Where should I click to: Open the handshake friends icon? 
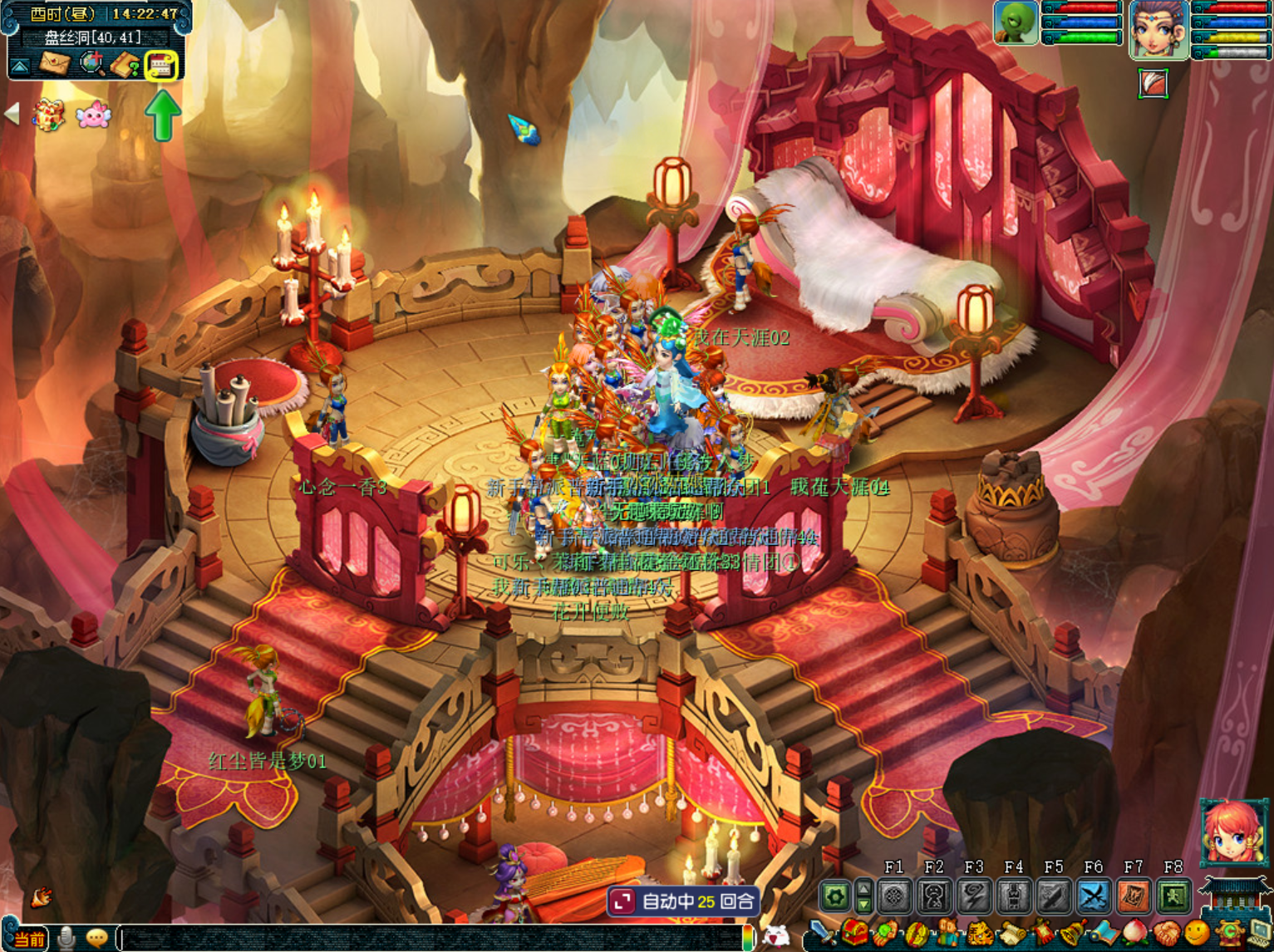(x=1164, y=935)
